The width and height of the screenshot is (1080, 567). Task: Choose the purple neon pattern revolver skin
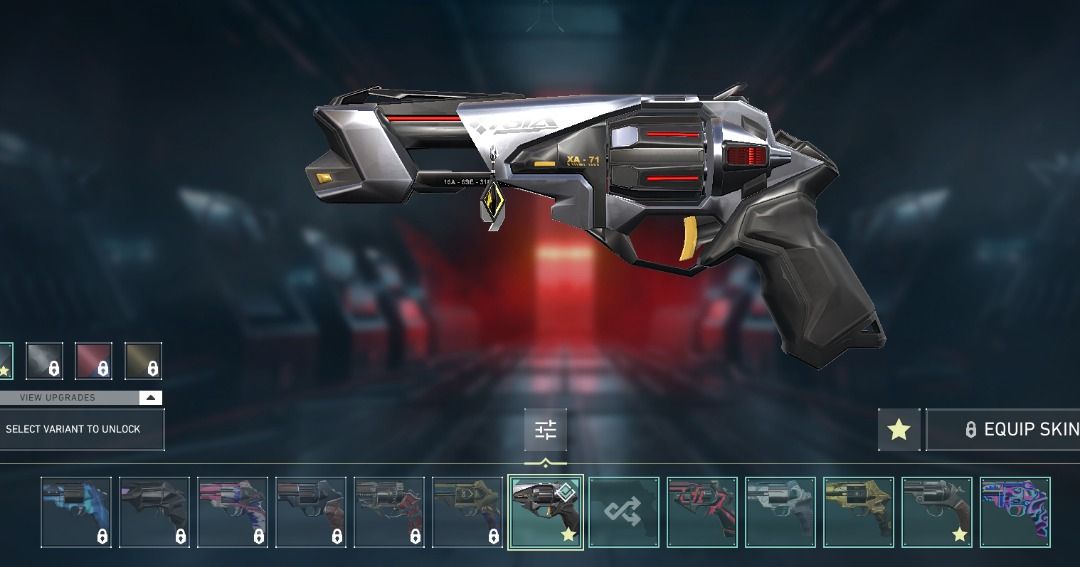tap(1015, 512)
